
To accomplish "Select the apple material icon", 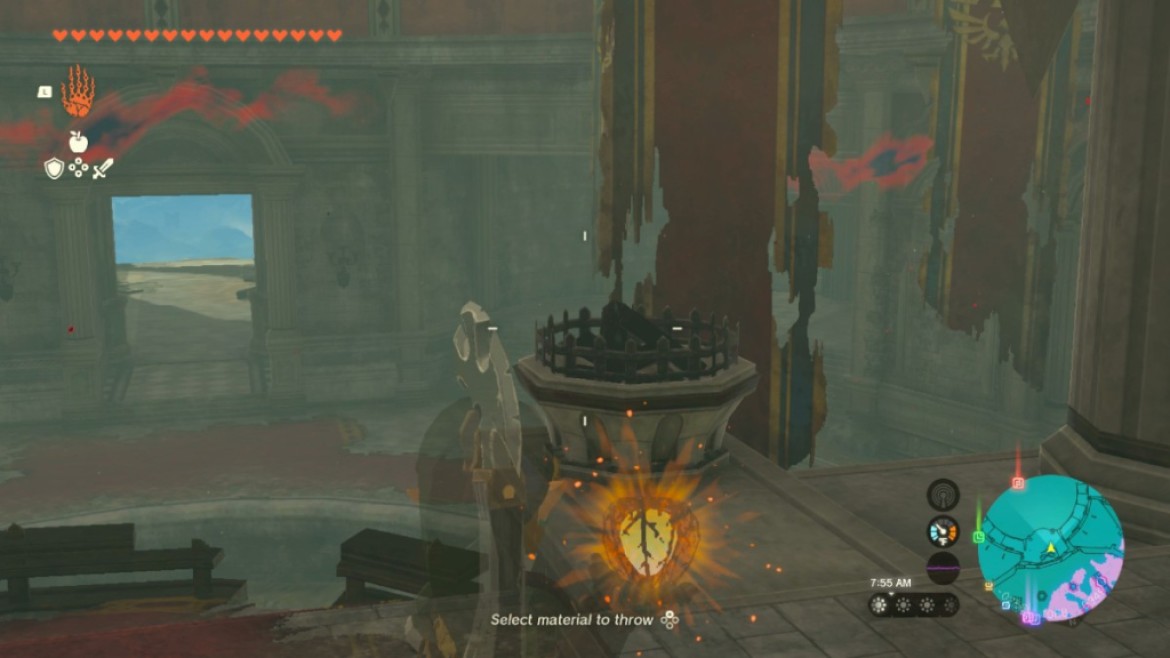I will click(x=78, y=142).
